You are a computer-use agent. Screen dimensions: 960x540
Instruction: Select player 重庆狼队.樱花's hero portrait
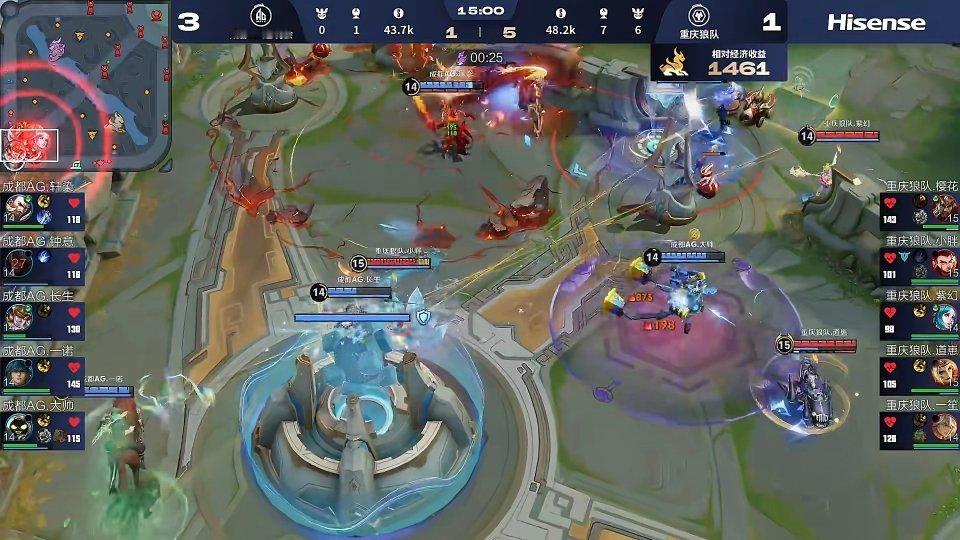click(x=944, y=209)
